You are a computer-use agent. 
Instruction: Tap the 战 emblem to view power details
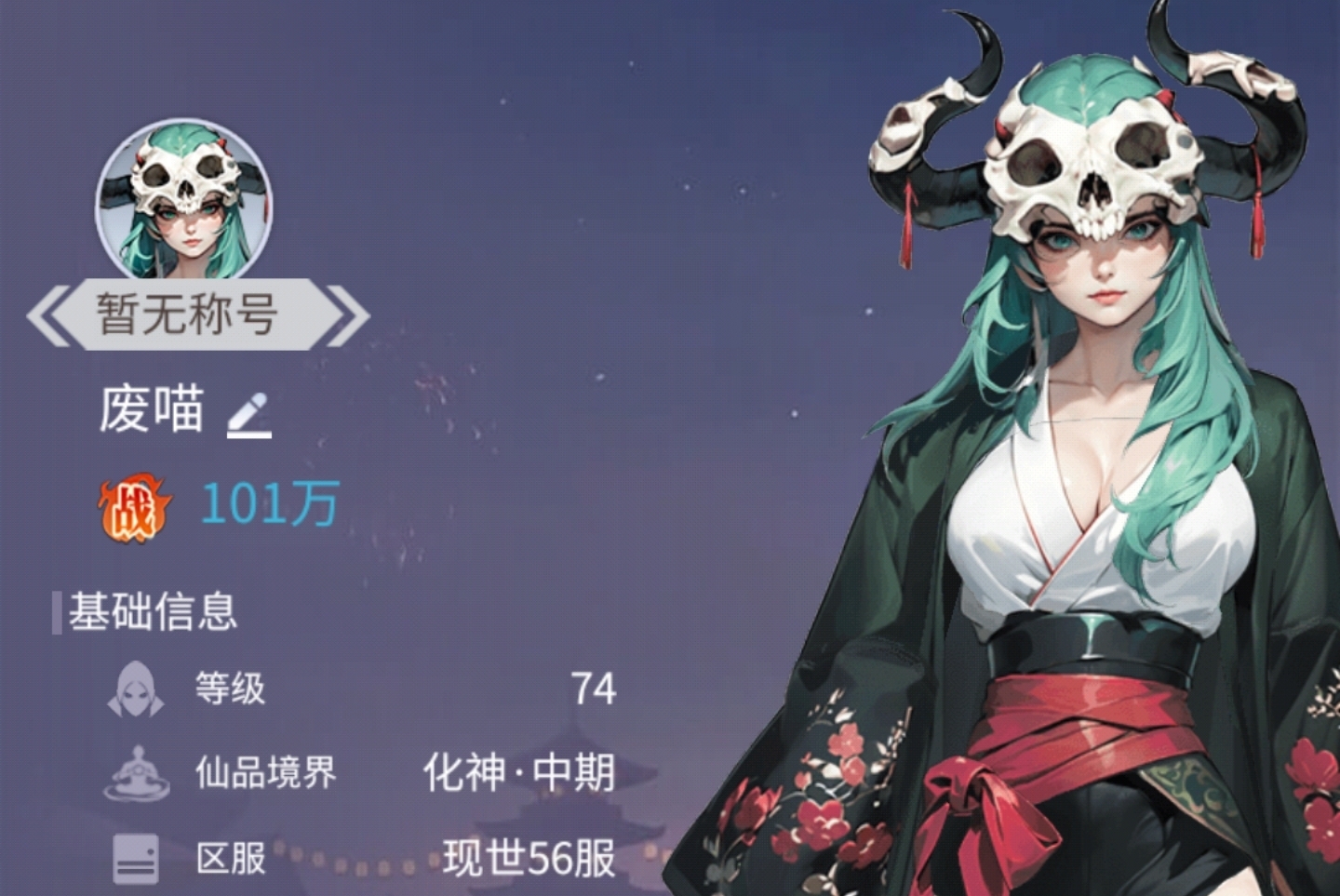click(133, 505)
